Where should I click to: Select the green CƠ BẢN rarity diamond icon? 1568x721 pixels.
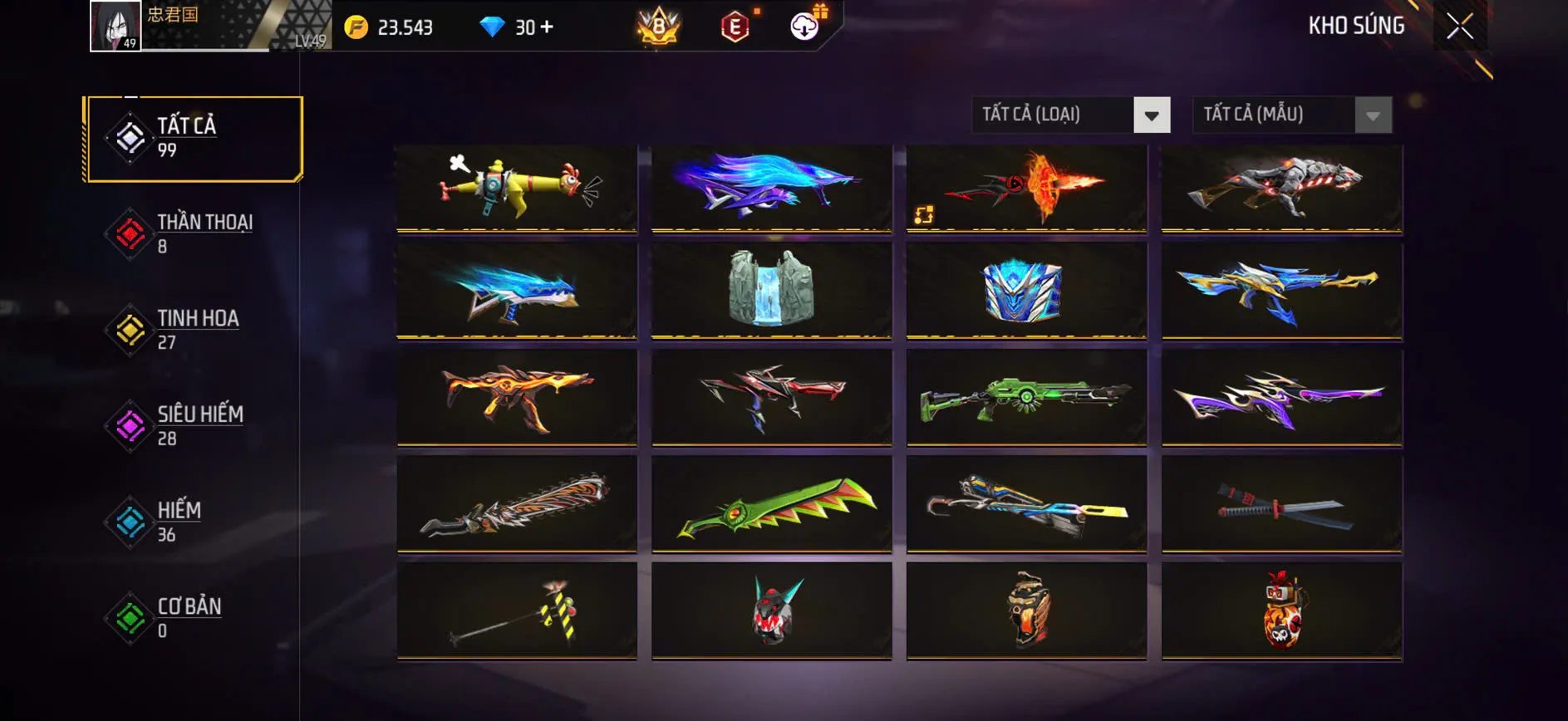(129, 618)
